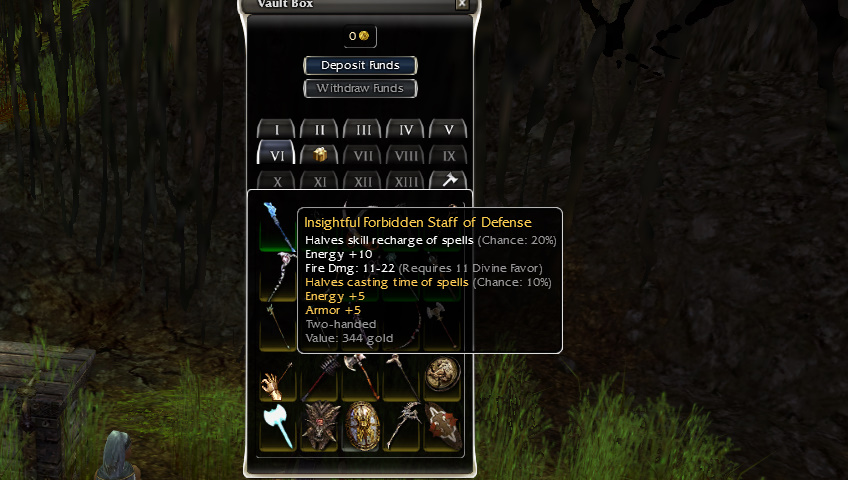Pick the golden hand focus item

tap(277, 379)
